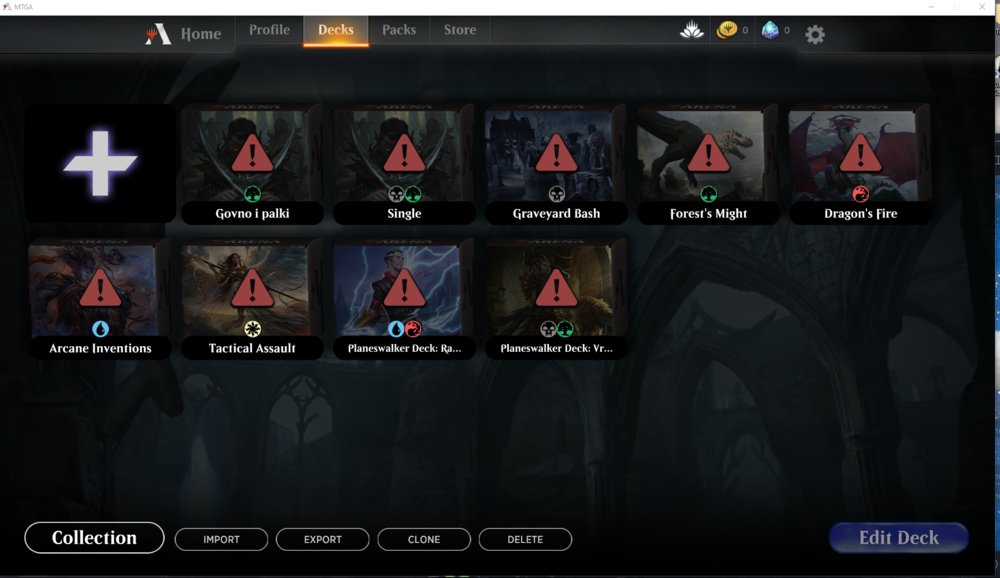Open the Edit Deck screen
Viewport: 1000px width, 578px height.
coord(898,538)
